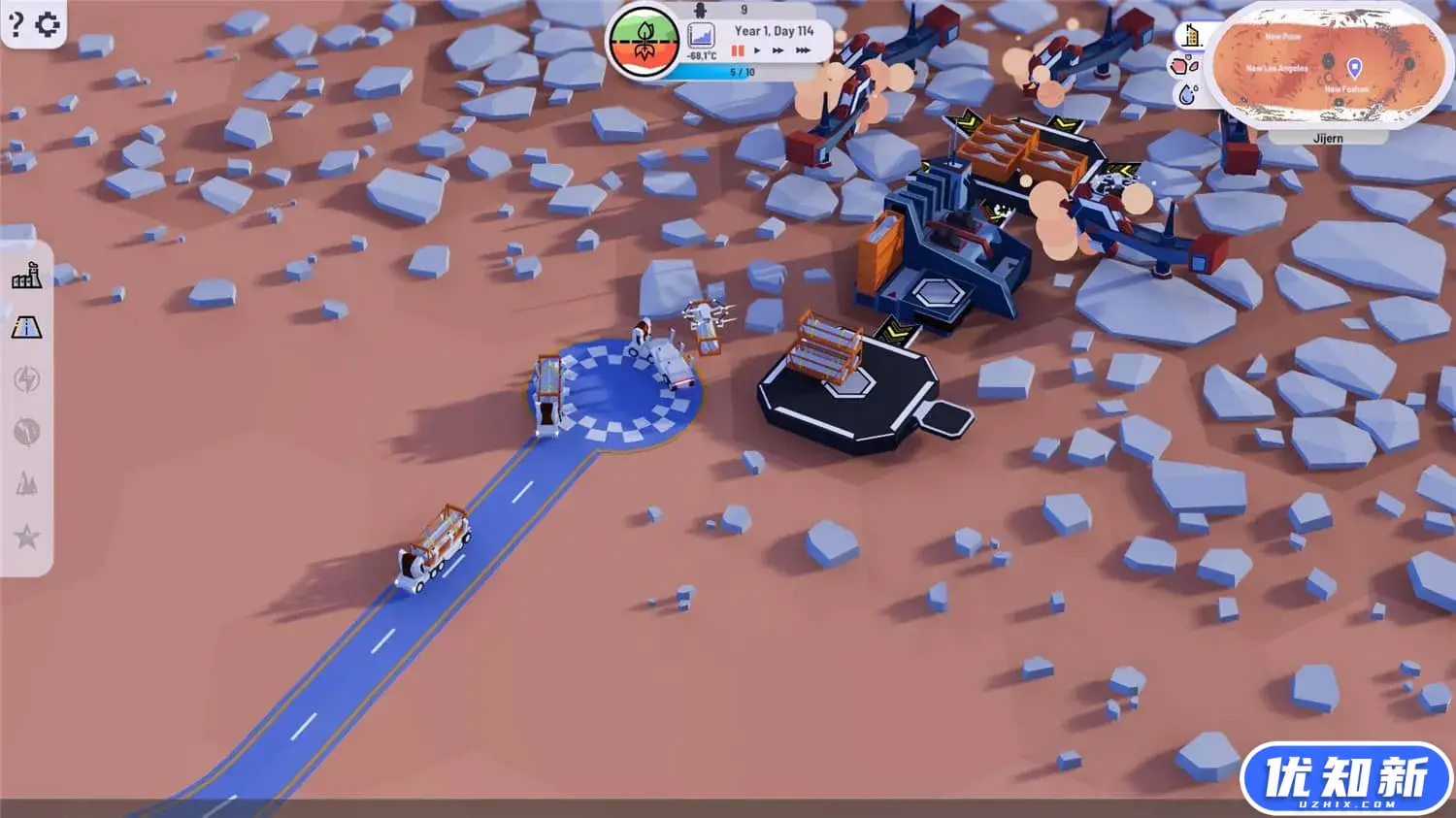Open the help question mark menu
This screenshot has height=818, width=1456.
pyautogui.click(x=16, y=23)
